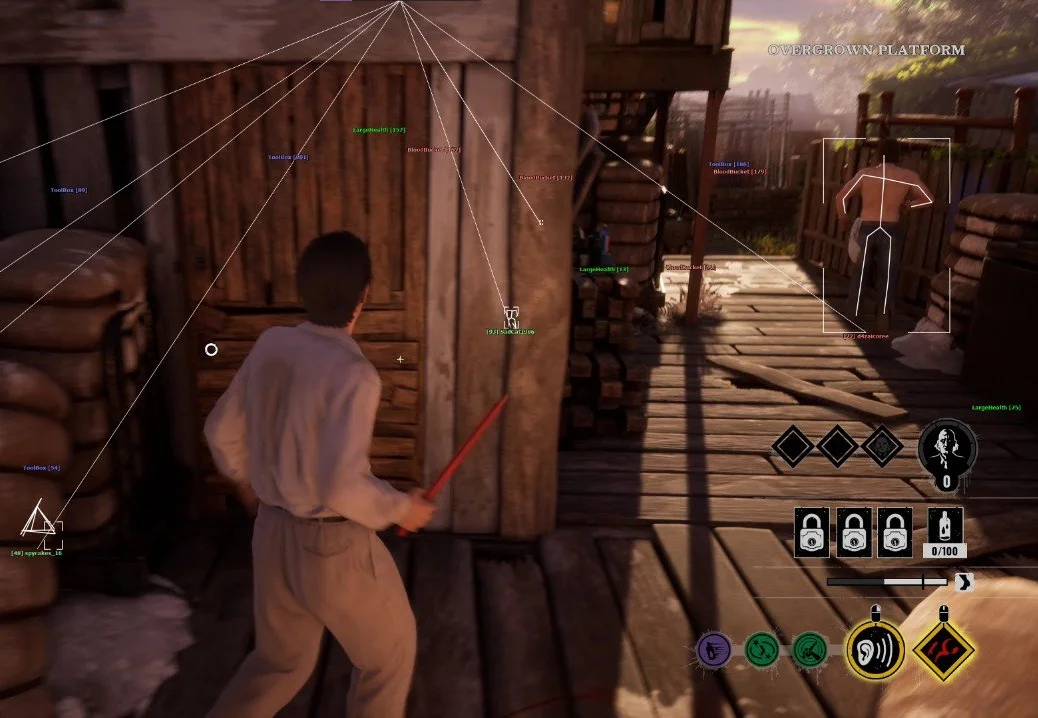1038x718 pixels.
Task: Select the purple running figure perk
Action: (x=714, y=651)
